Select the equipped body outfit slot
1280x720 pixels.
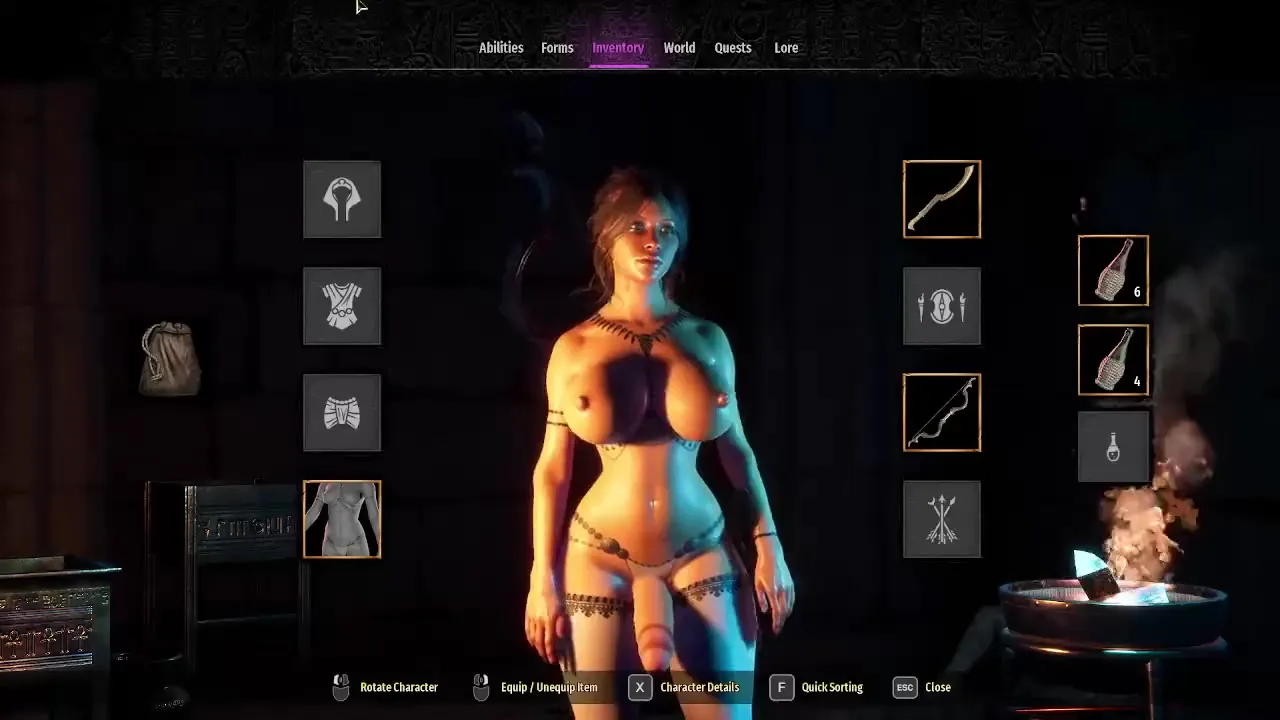point(342,519)
